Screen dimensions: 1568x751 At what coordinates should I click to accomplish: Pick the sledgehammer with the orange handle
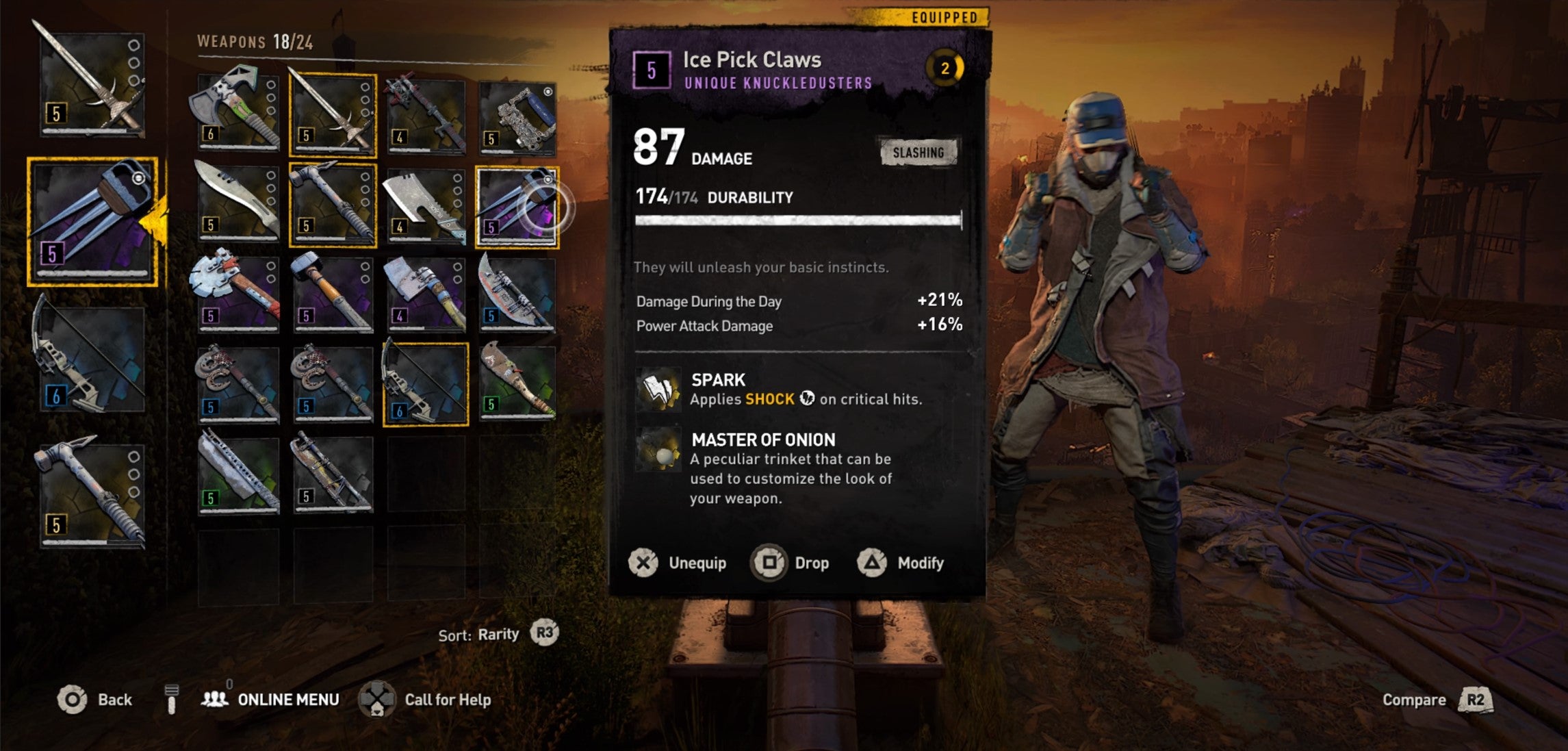pos(333,294)
